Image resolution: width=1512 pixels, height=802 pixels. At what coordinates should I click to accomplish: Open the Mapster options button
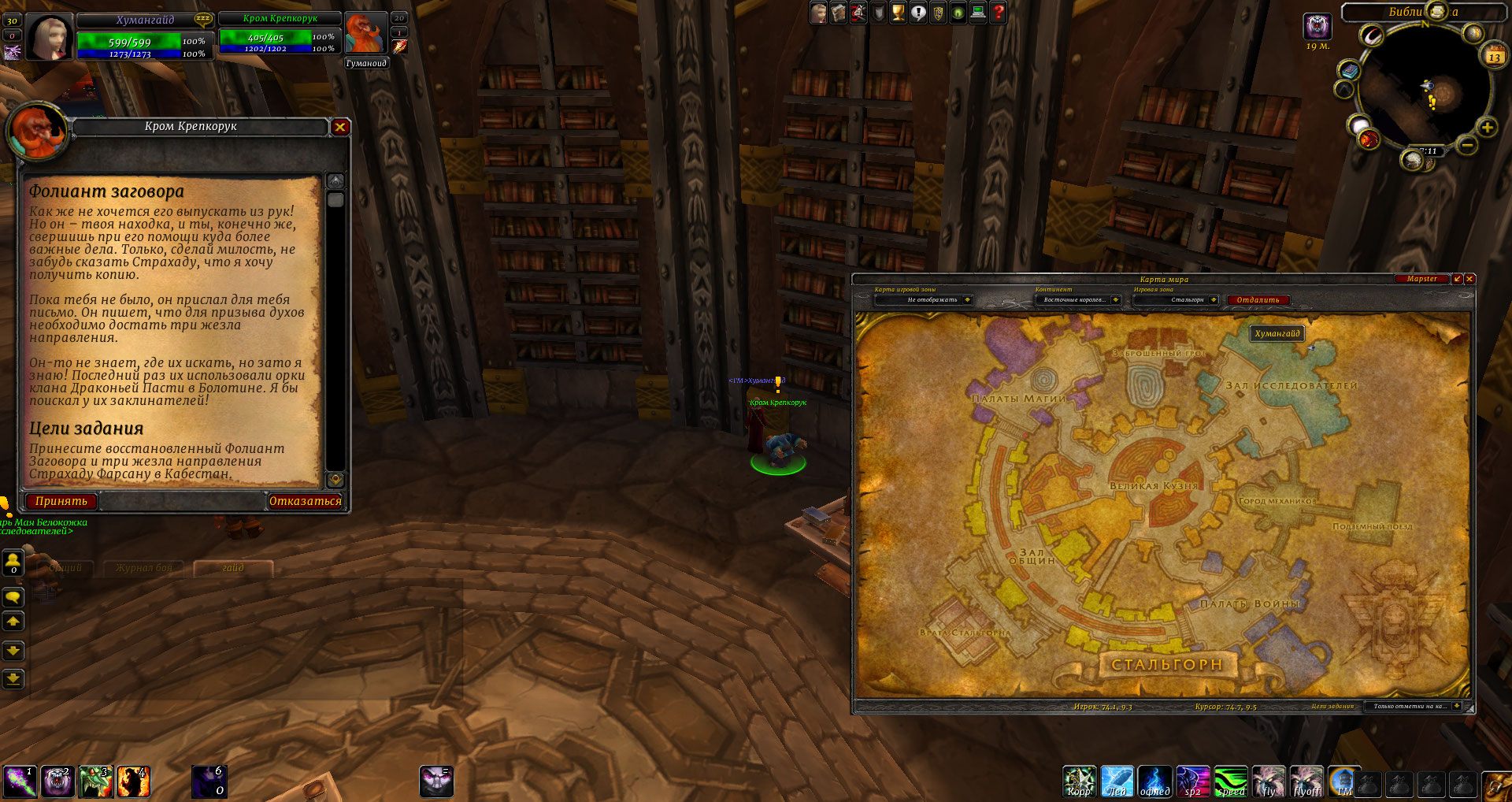(1421, 279)
